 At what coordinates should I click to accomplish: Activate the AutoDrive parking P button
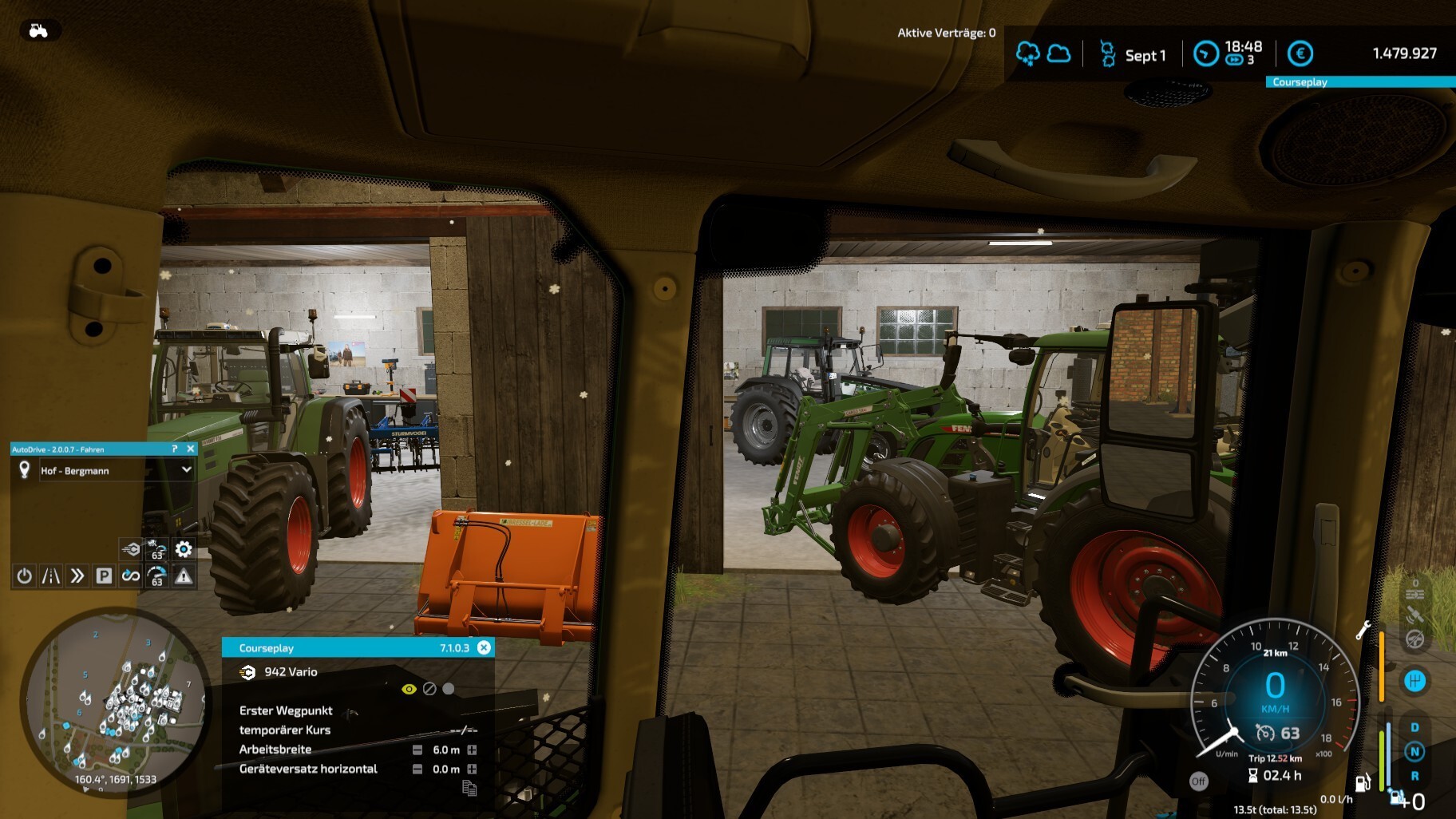[x=104, y=576]
